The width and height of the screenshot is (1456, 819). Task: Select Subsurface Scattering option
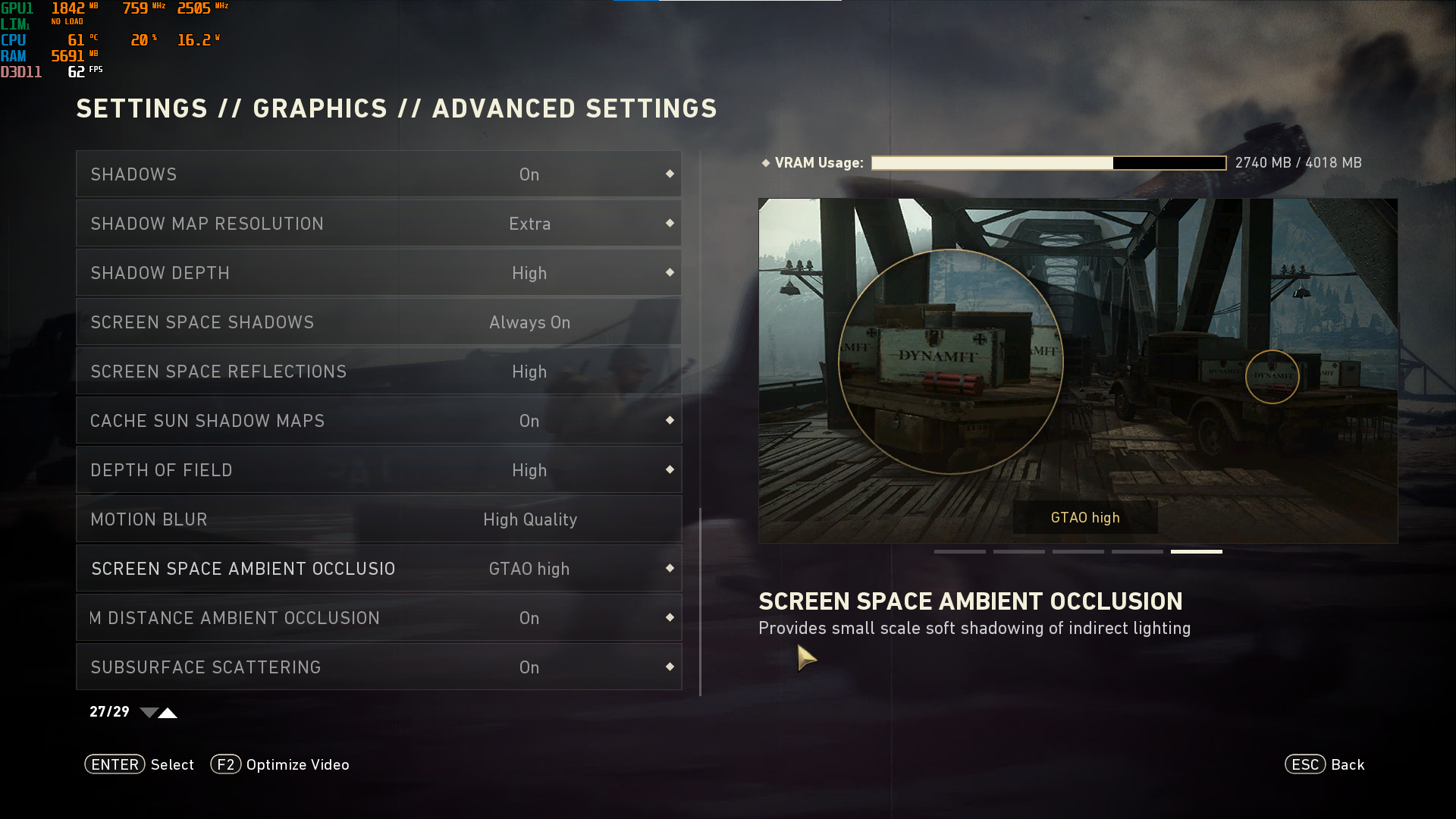(378, 667)
